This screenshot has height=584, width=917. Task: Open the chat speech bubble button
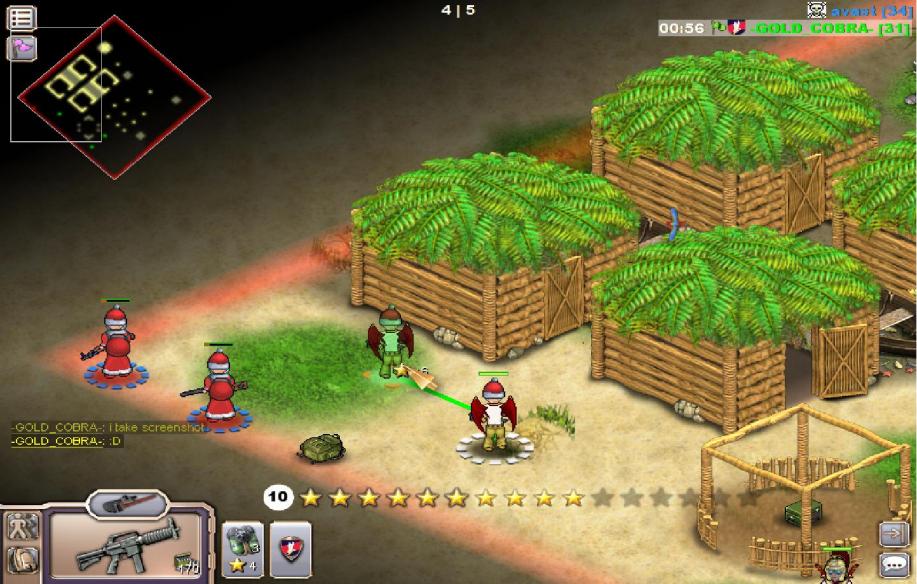point(892,564)
